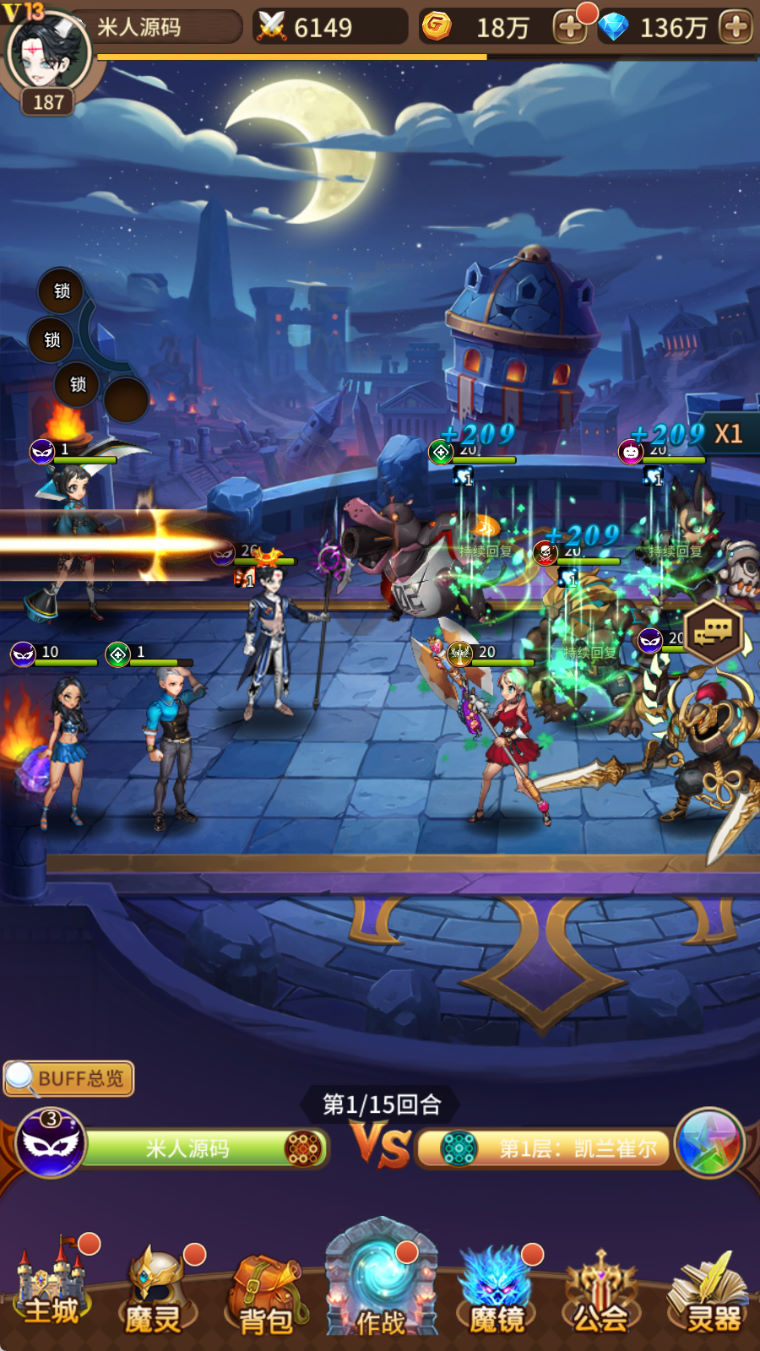760x1351 pixels.
Task: Open the 主城 main city menu
Action: (50, 1290)
